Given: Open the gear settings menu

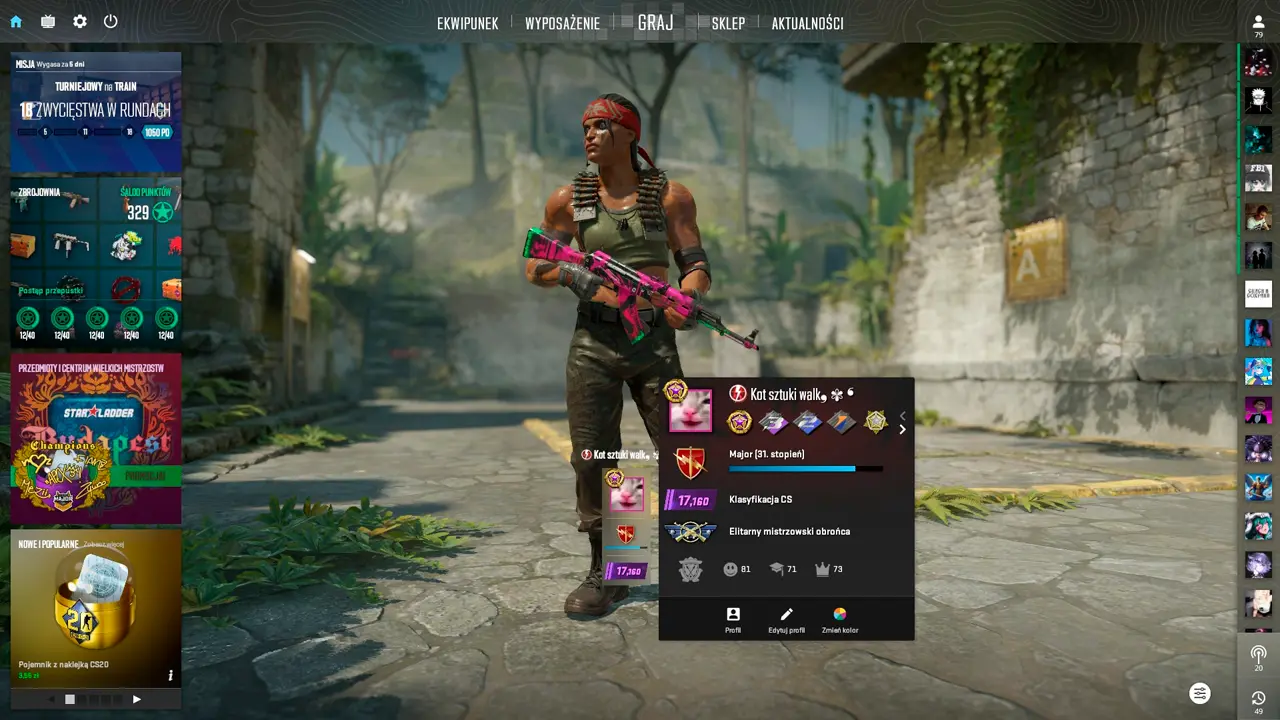Looking at the screenshot, I should click(80, 21).
